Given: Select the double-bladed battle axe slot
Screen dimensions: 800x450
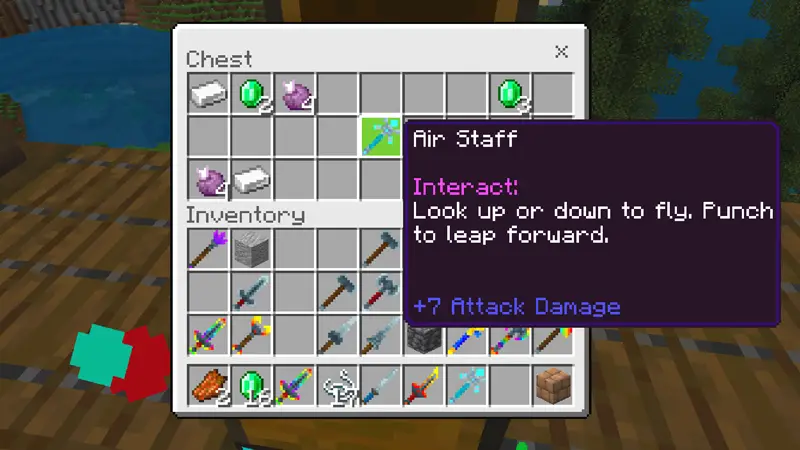Looking at the screenshot, I should coord(381,290).
